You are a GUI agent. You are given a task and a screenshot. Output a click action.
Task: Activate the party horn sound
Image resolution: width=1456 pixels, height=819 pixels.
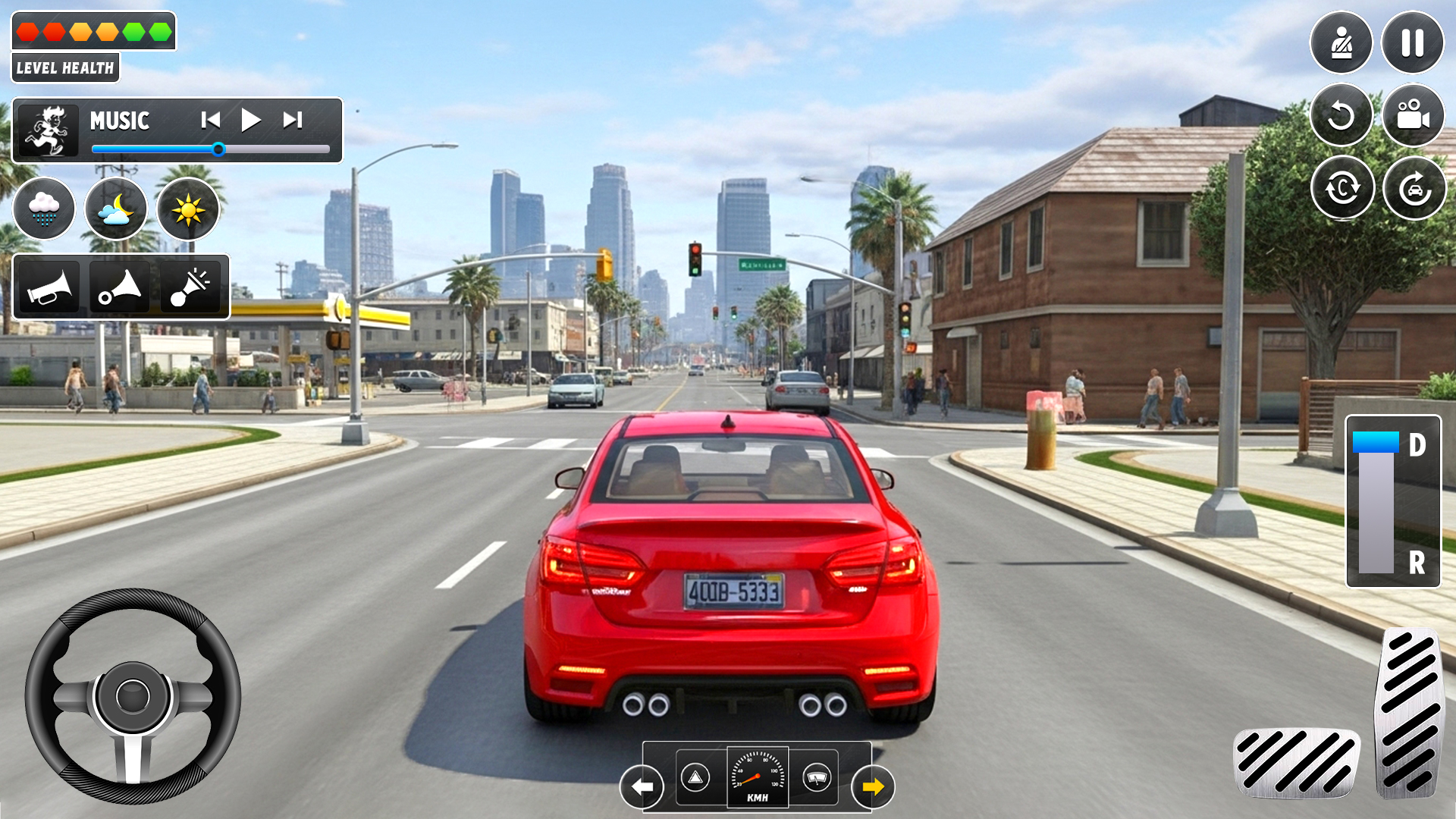coord(190,287)
